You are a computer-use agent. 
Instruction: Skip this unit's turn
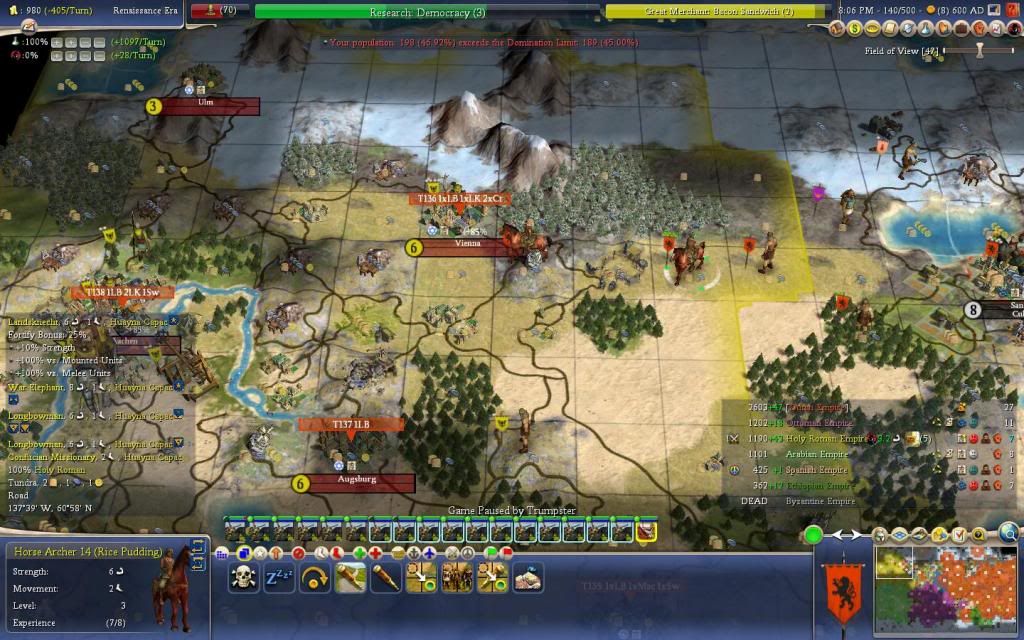tap(315, 577)
